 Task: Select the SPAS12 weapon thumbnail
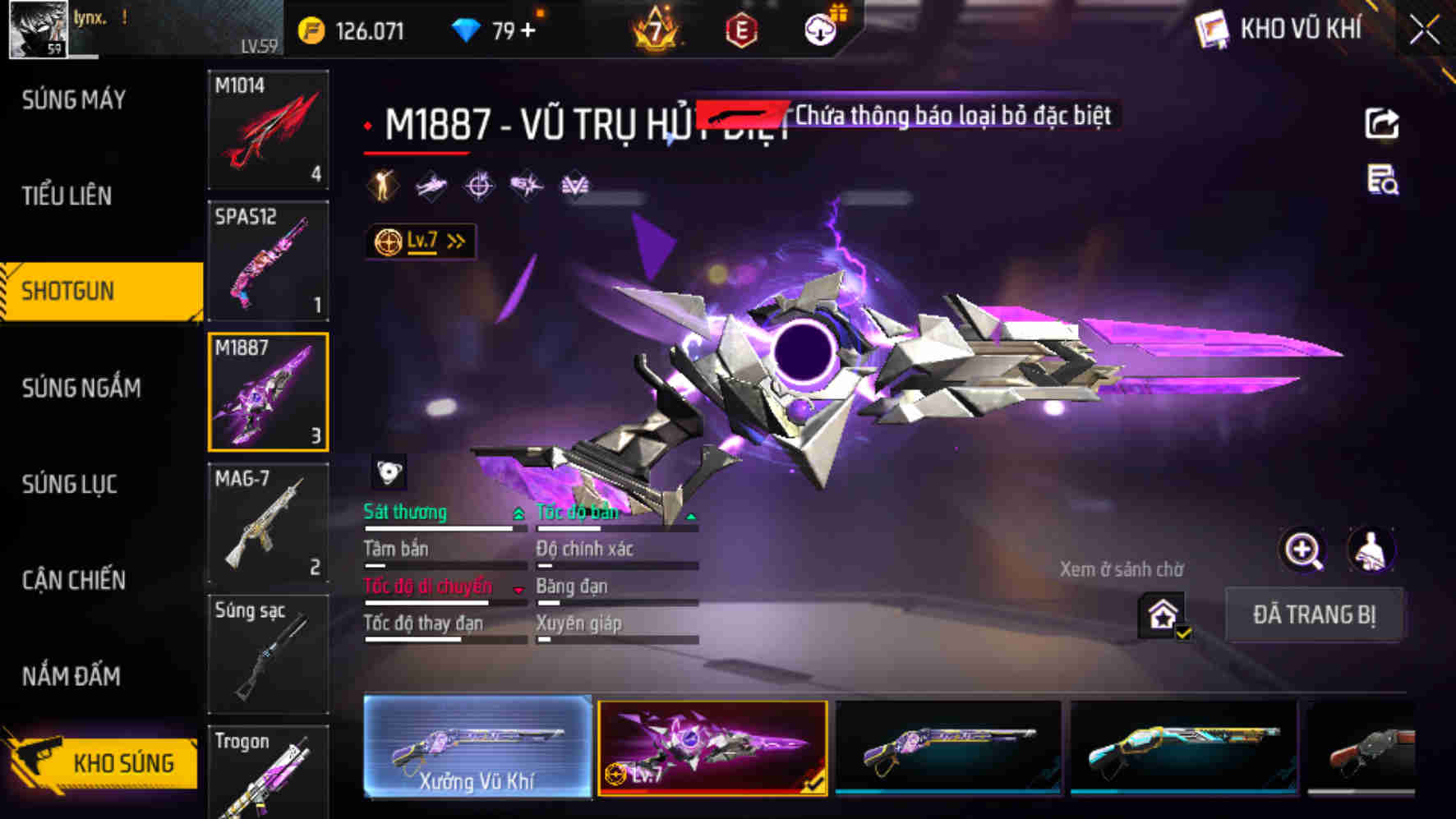click(269, 260)
